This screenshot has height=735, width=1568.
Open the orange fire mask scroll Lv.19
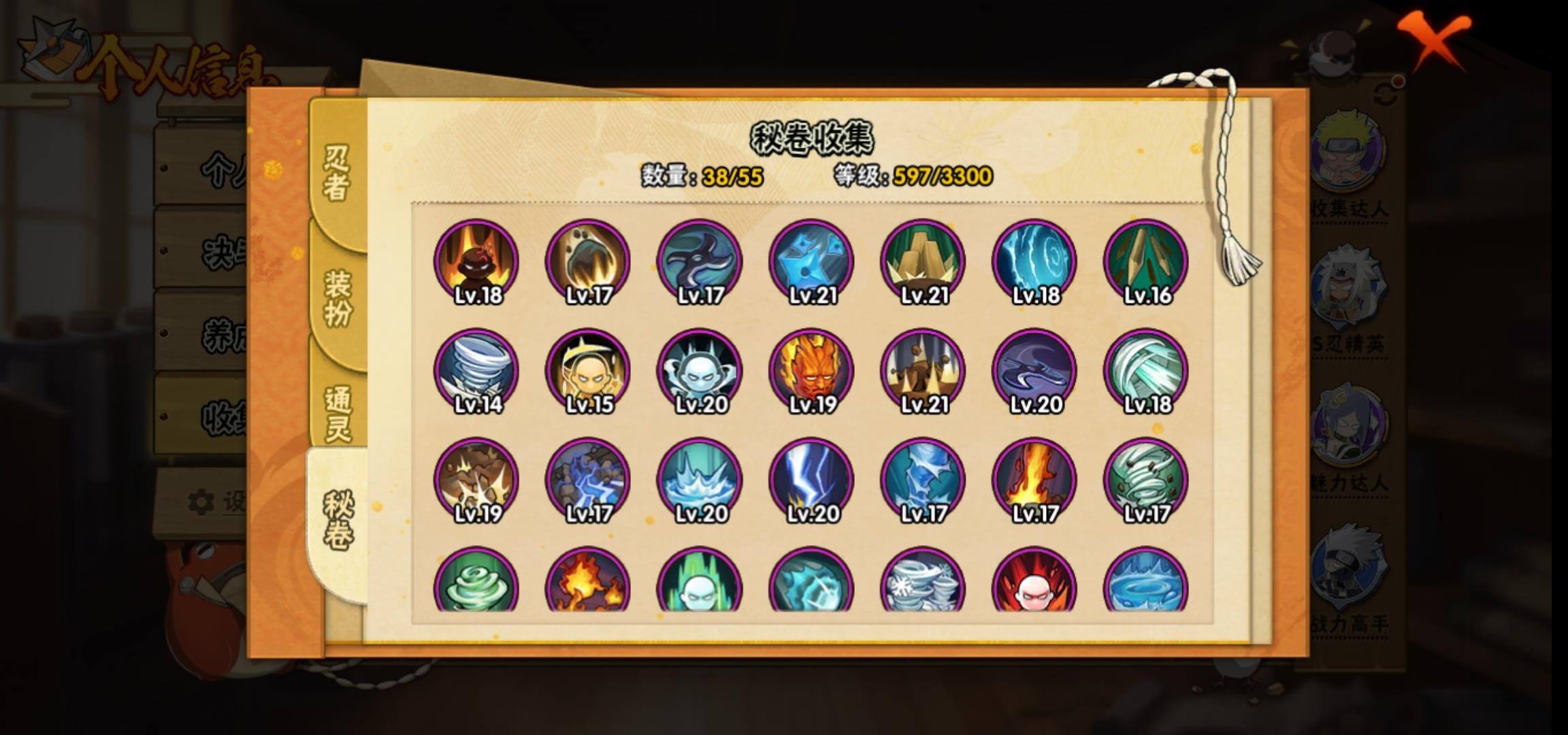pos(811,372)
